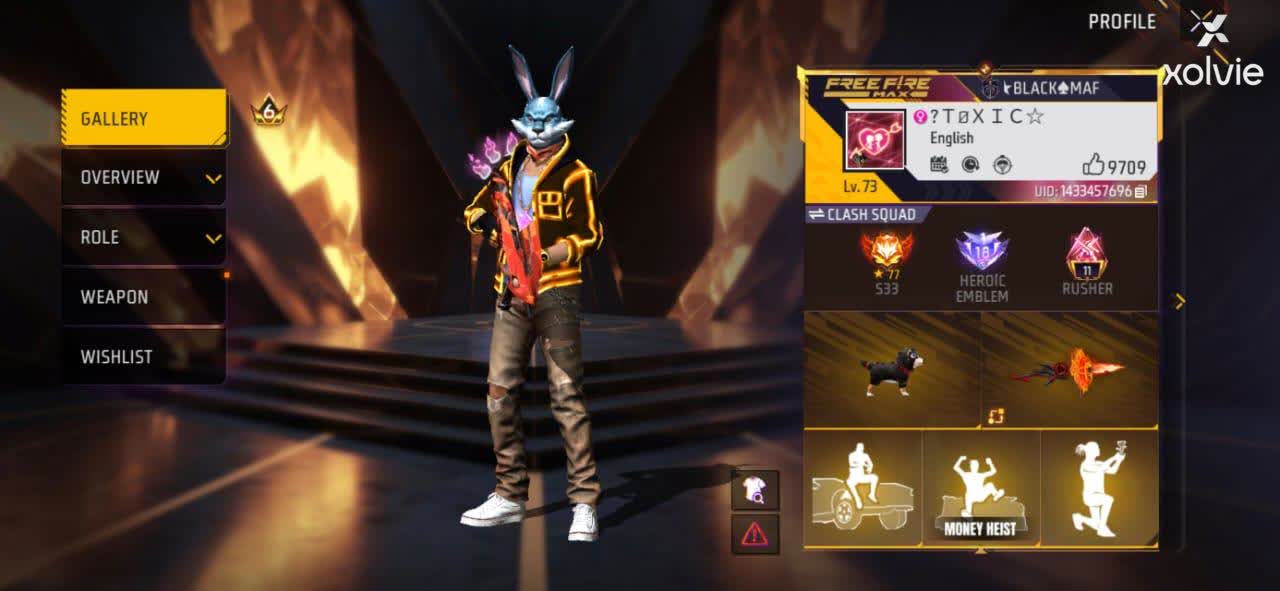Open the Wishlist tab

click(x=143, y=357)
